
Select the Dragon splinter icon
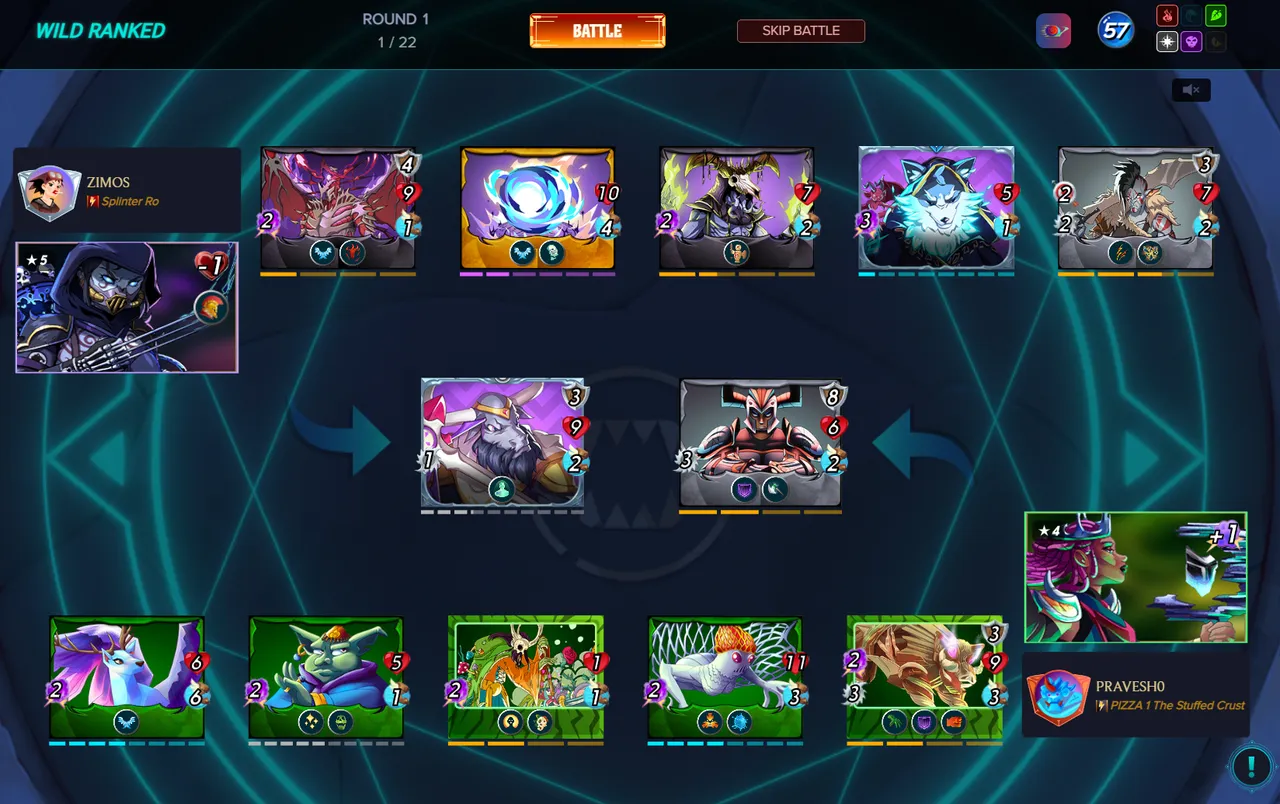(1216, 41)
